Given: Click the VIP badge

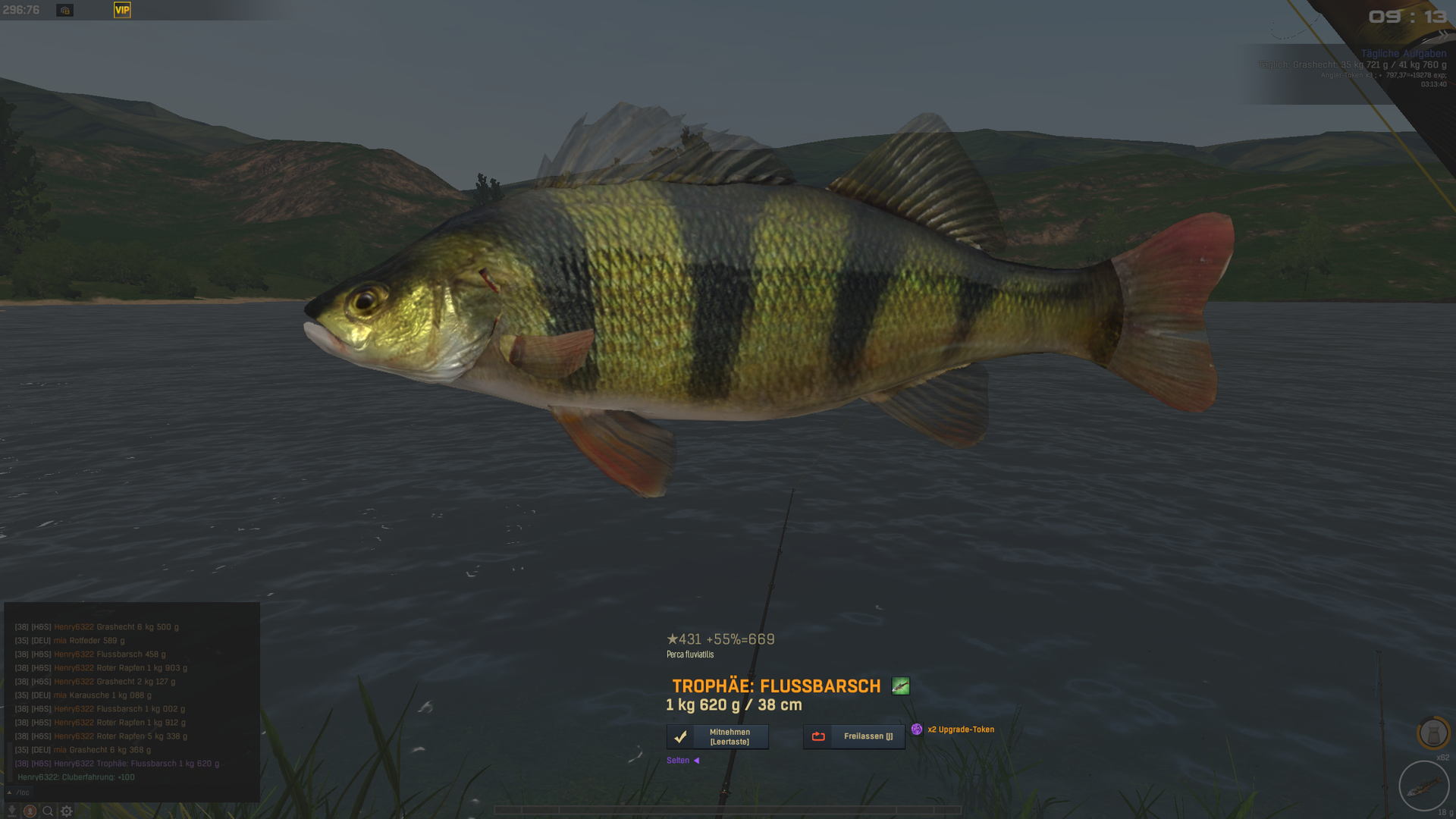Looking at the screenshot, I should pyautogui.click(x=122, y=10).
